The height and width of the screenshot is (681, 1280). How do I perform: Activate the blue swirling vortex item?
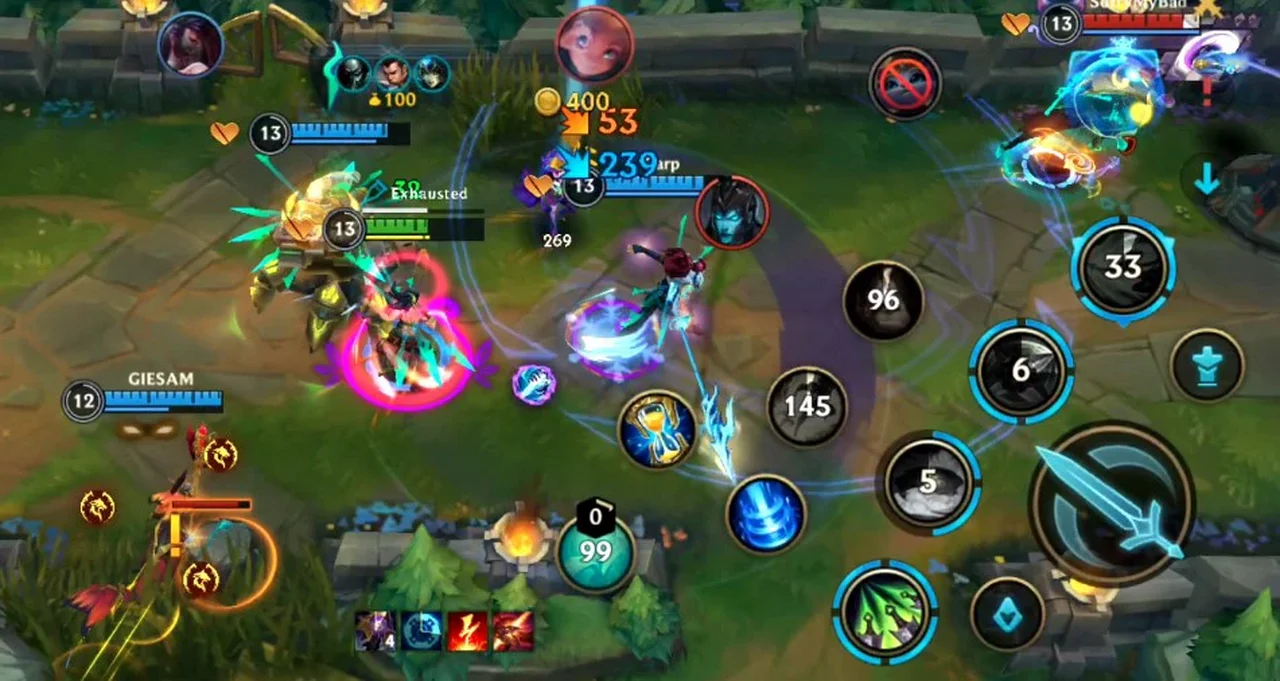pyautogui.click(x=766, y=514)
